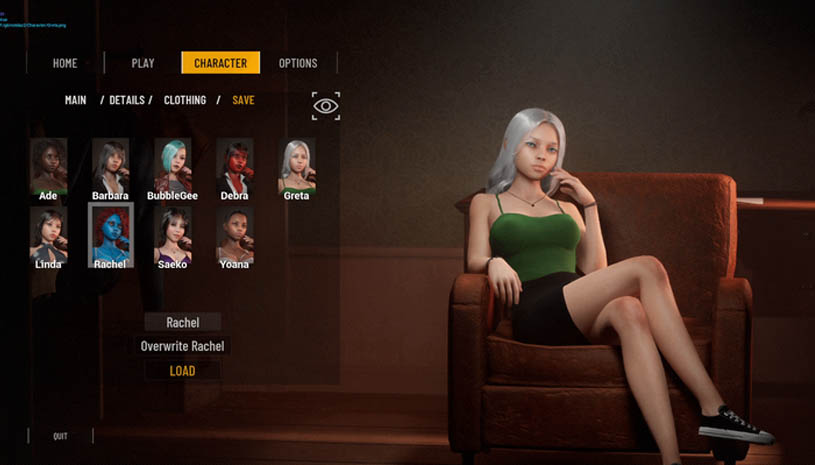Open the Options tab
The image size is (815, 465).
(x=298, y=63)
